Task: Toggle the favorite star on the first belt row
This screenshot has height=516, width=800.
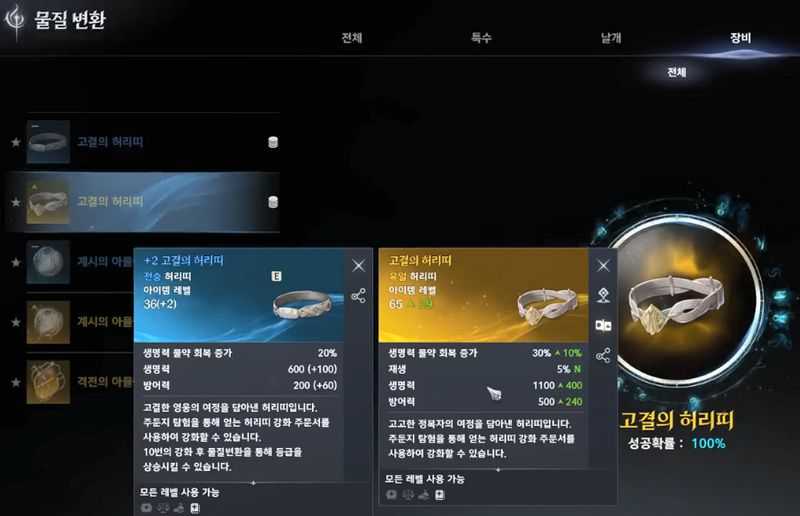Action: [x=15, y=143]
